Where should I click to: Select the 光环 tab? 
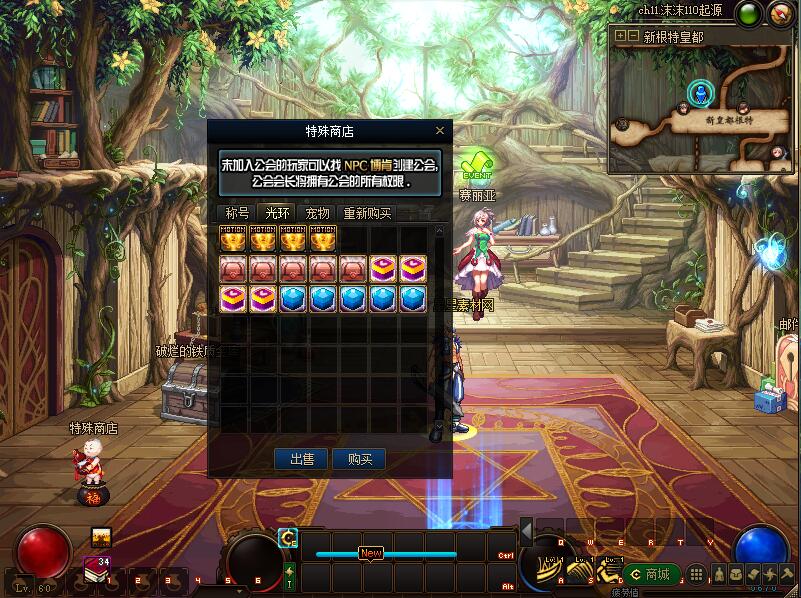[x=276, y=213]
